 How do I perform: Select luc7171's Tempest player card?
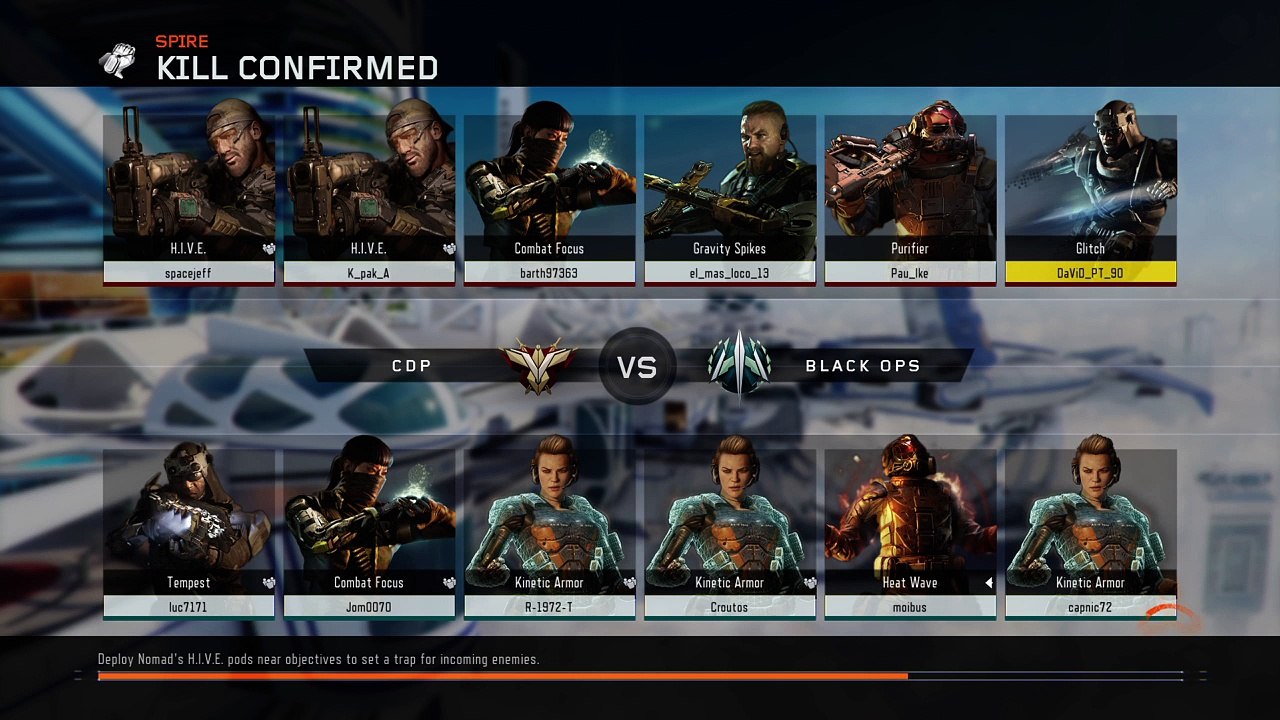pyautogui.click(x=189, y=533)
